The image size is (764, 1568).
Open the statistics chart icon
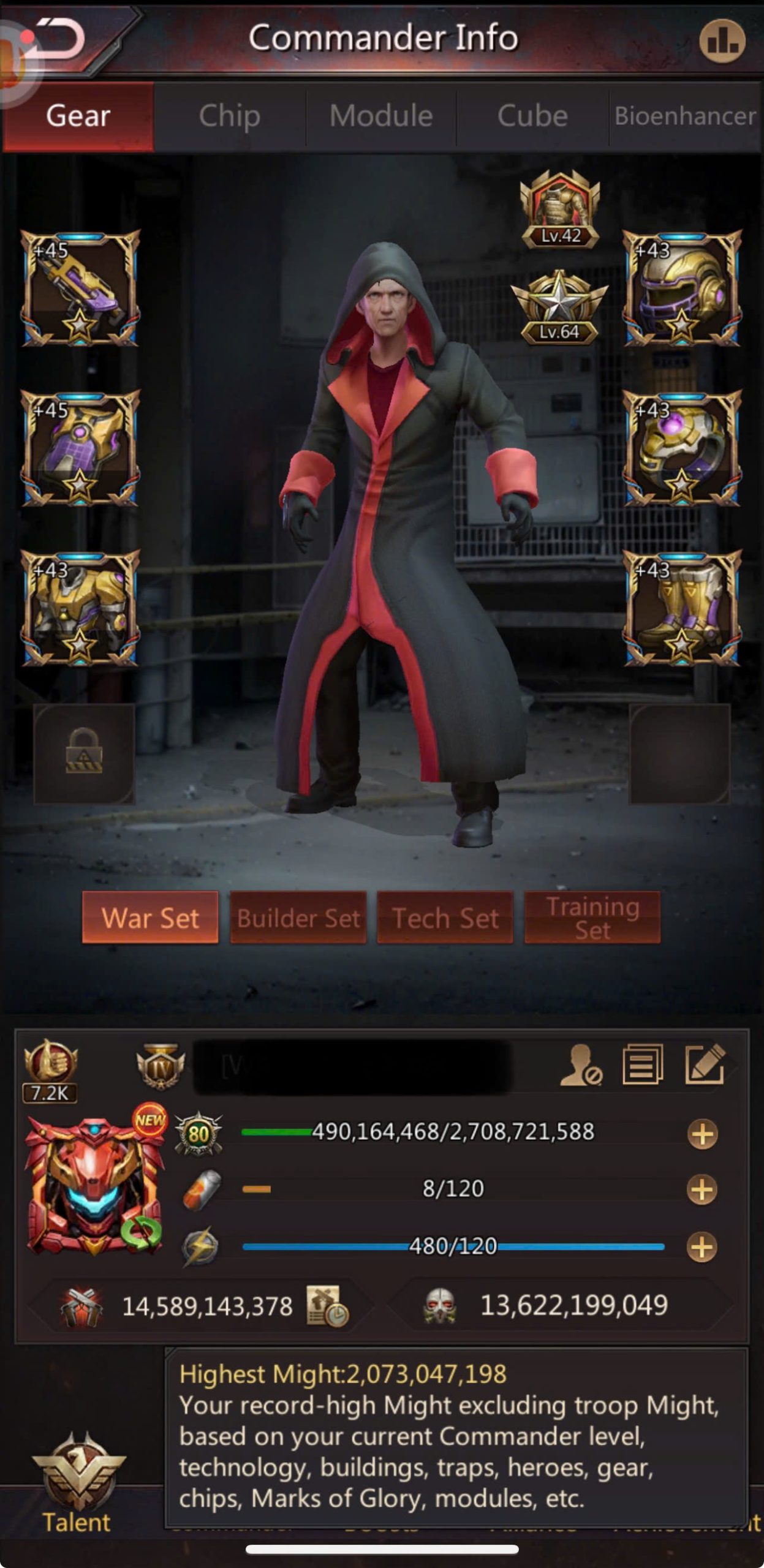[722, 41]
